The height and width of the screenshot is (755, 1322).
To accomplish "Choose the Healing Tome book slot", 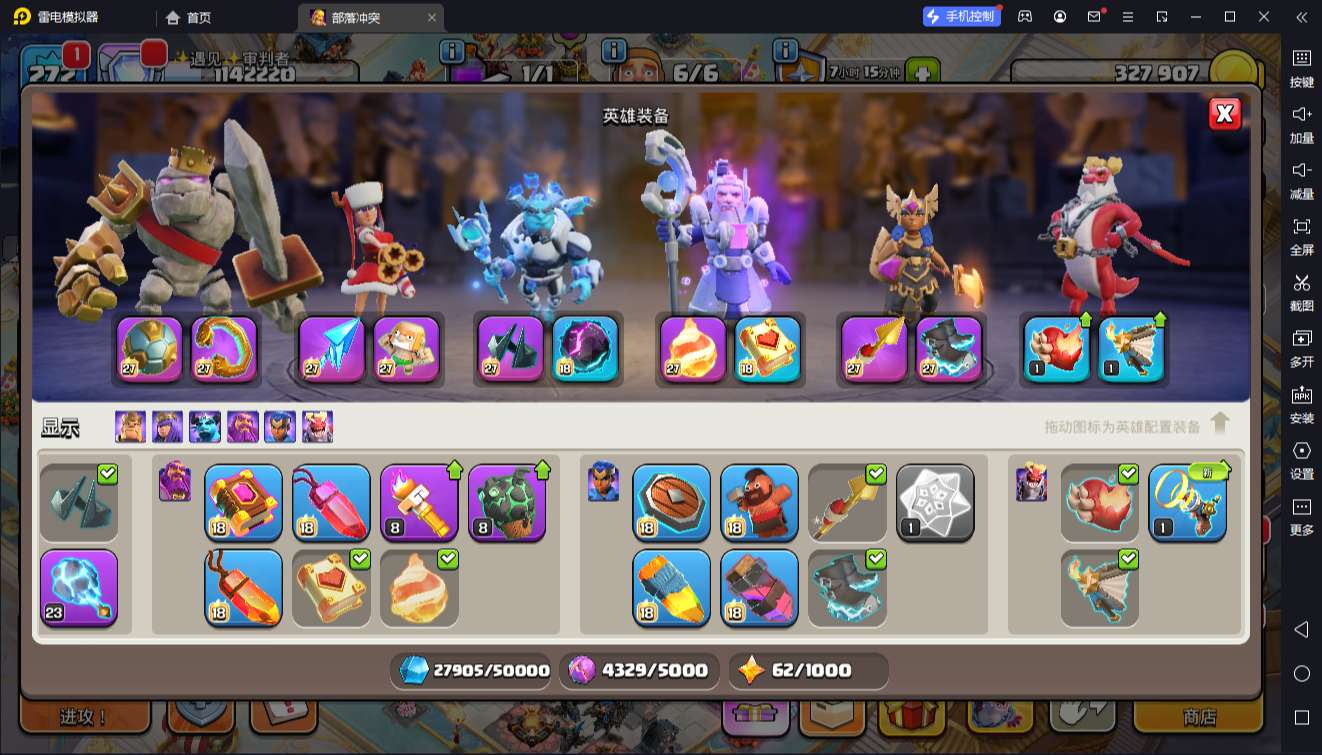I will coord(331,587).
